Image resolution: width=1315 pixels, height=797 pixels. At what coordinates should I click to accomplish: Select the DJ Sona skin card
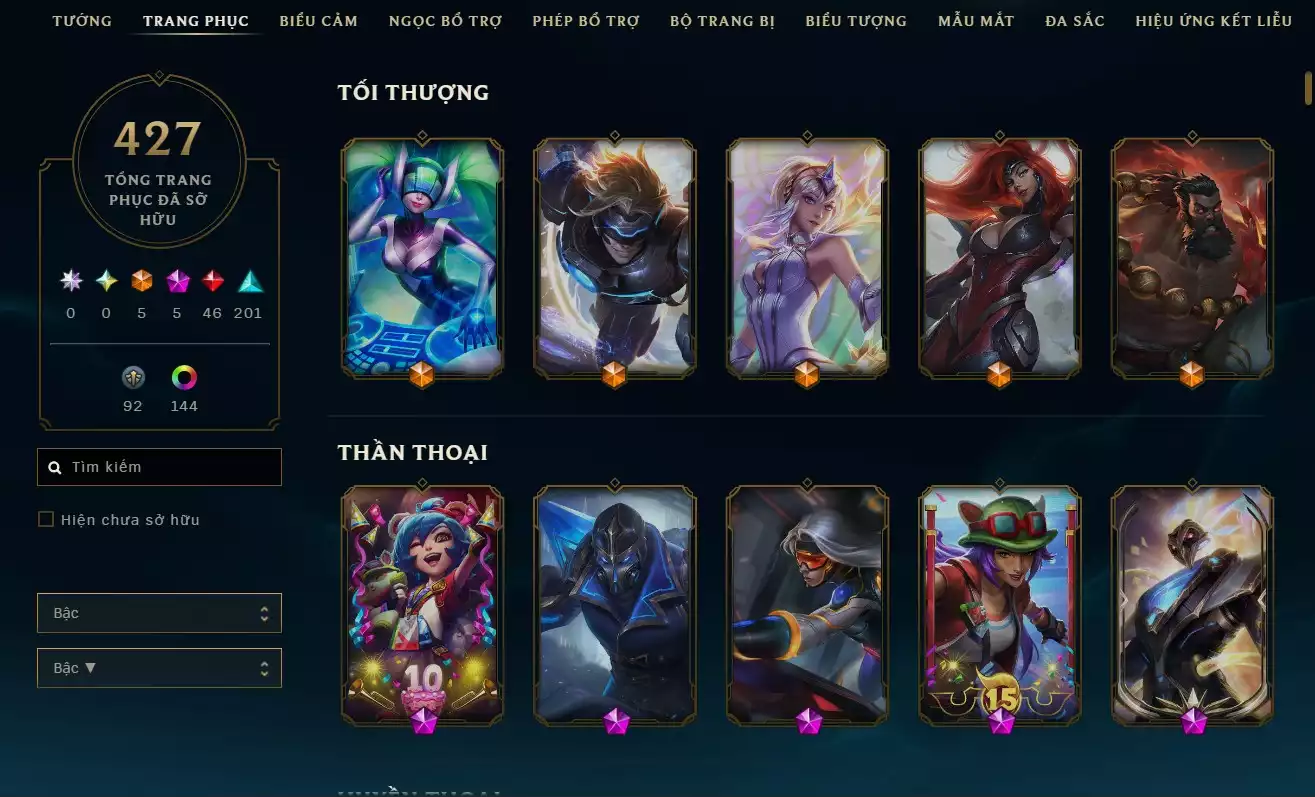[x=422, y=257]
